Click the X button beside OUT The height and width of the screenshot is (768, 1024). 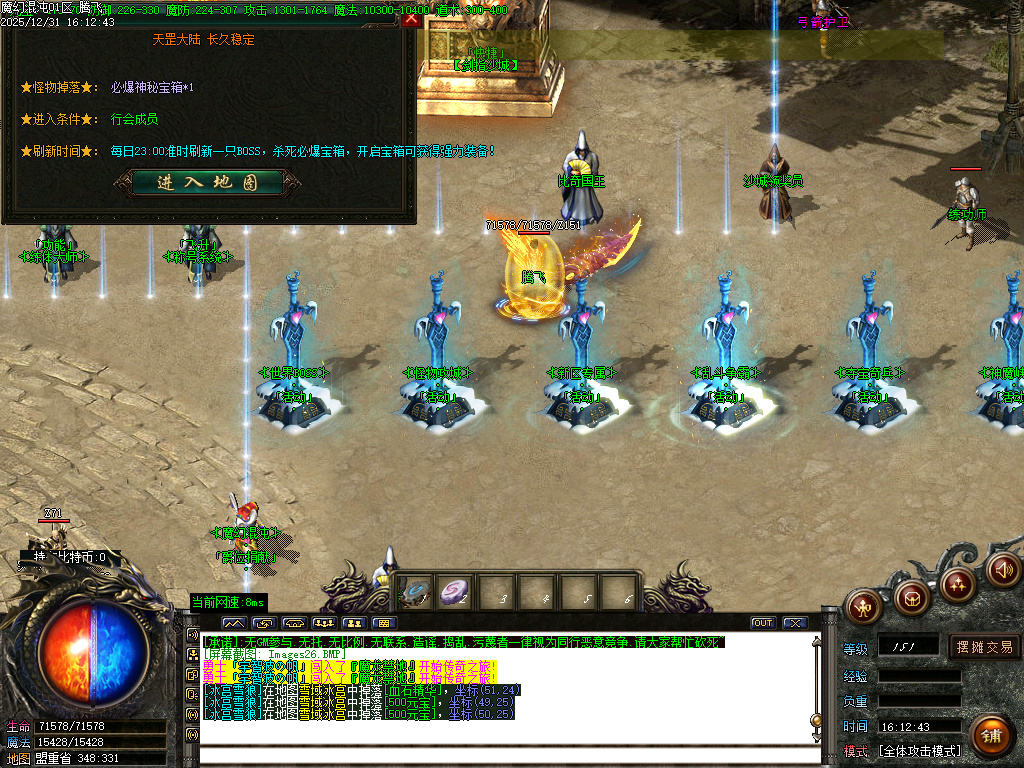pyautogui.click(x=795, y=623)
